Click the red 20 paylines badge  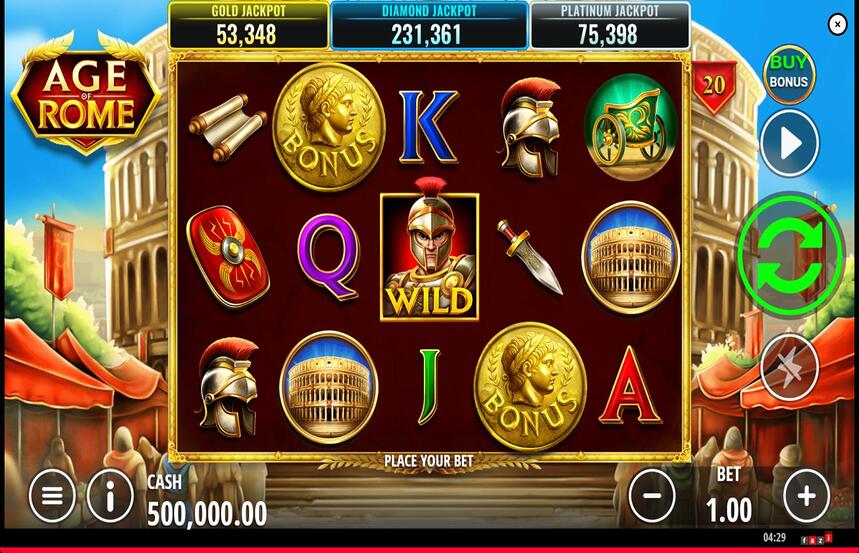pyautogui.click(x=714, y=85)
